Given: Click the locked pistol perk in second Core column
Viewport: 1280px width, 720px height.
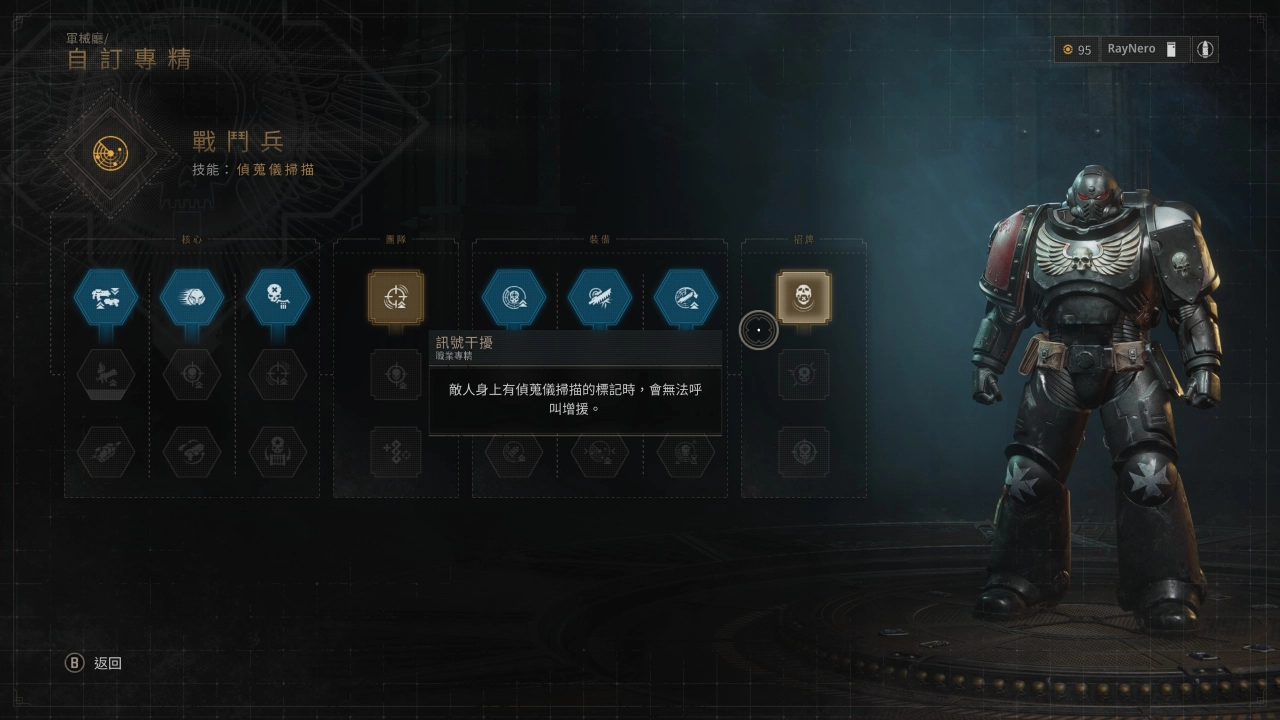Looking at the screenshot, I should pos(192,452).
